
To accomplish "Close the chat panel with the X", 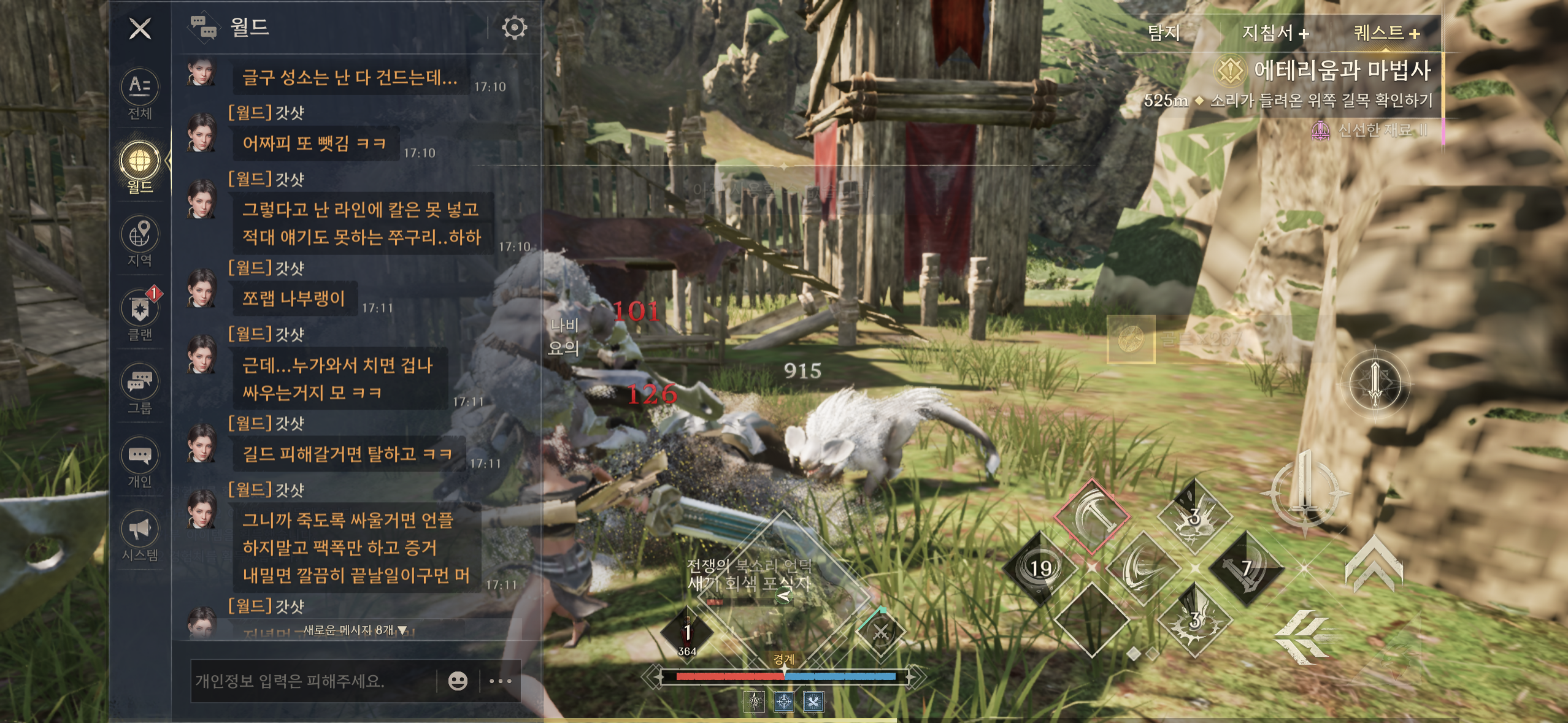I will point(140,29).
